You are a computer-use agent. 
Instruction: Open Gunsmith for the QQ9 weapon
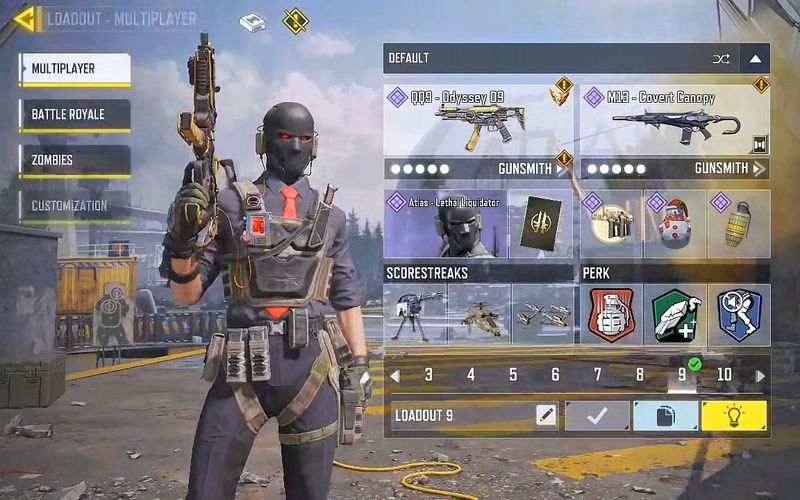point(478,169)
